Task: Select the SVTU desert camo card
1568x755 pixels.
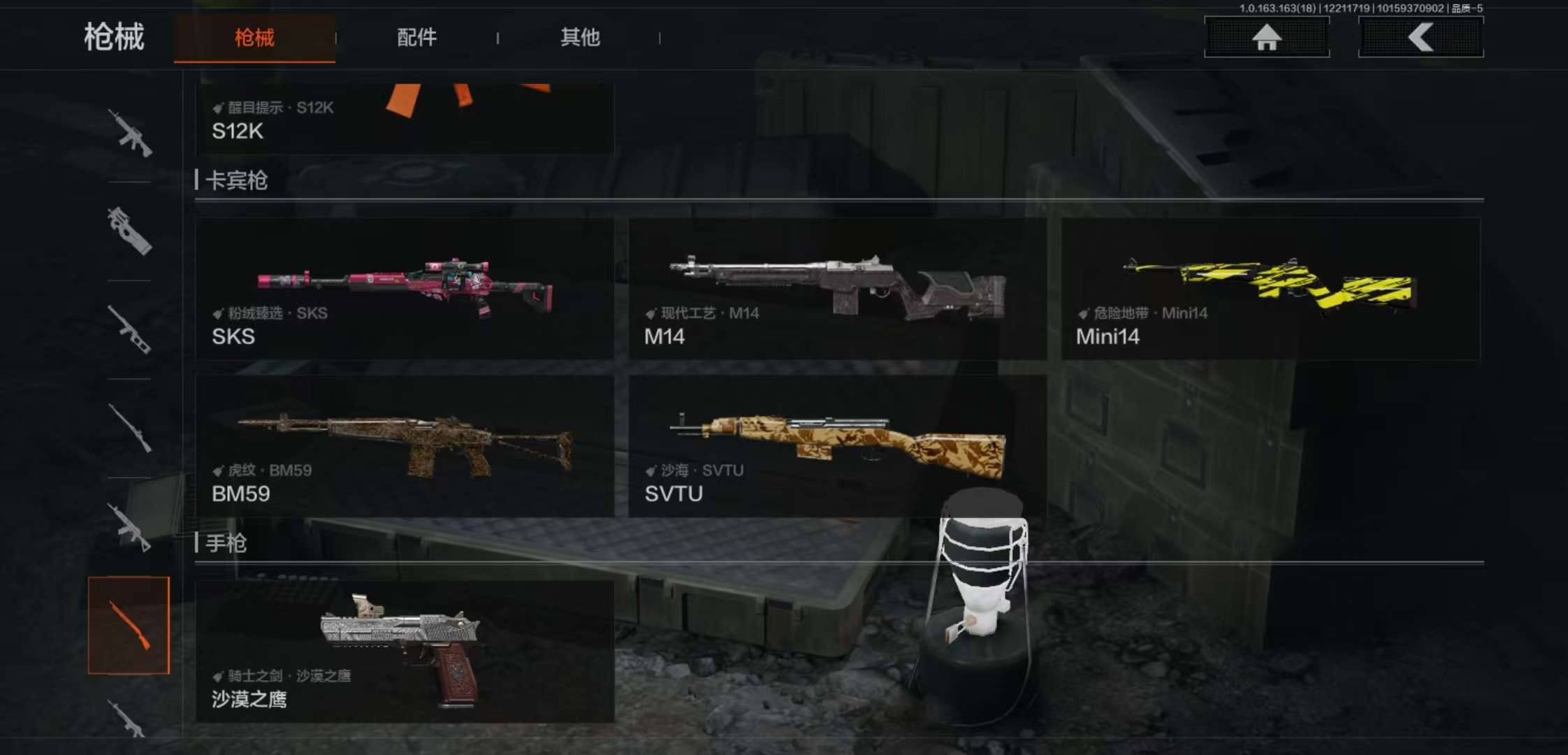Action: coord(837,446)
